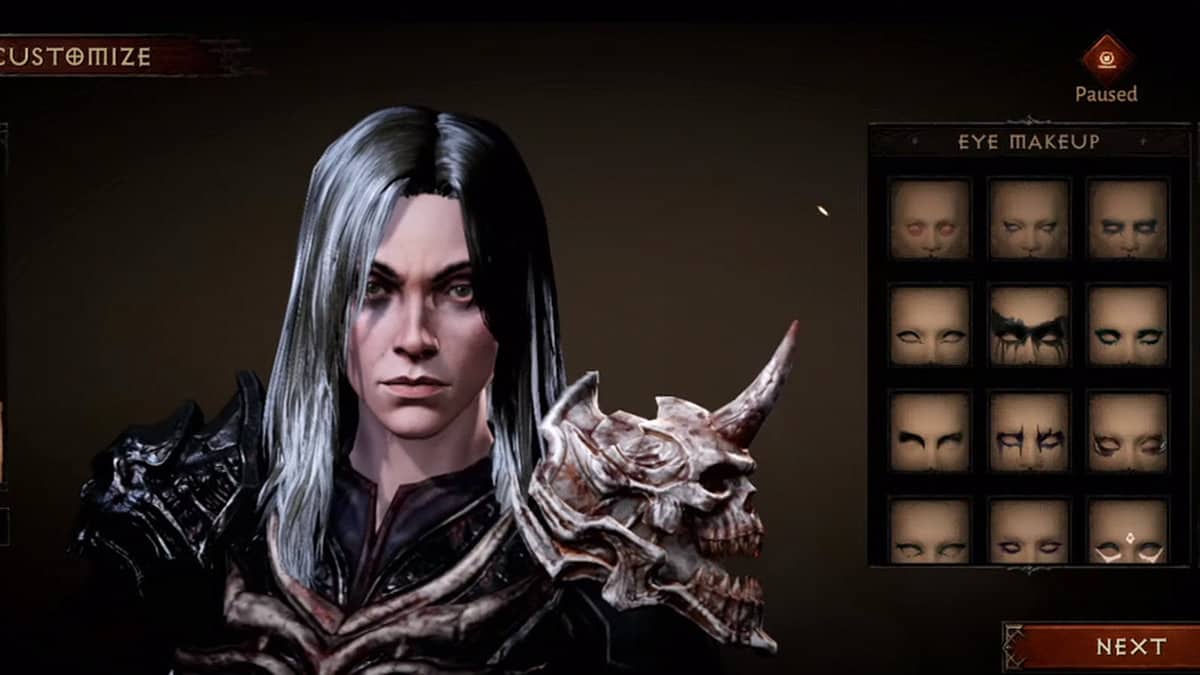This screenshot has height=675, width=1200.
Task: Pick the vertical black lines eye makeup
Action: point(1029,431)
